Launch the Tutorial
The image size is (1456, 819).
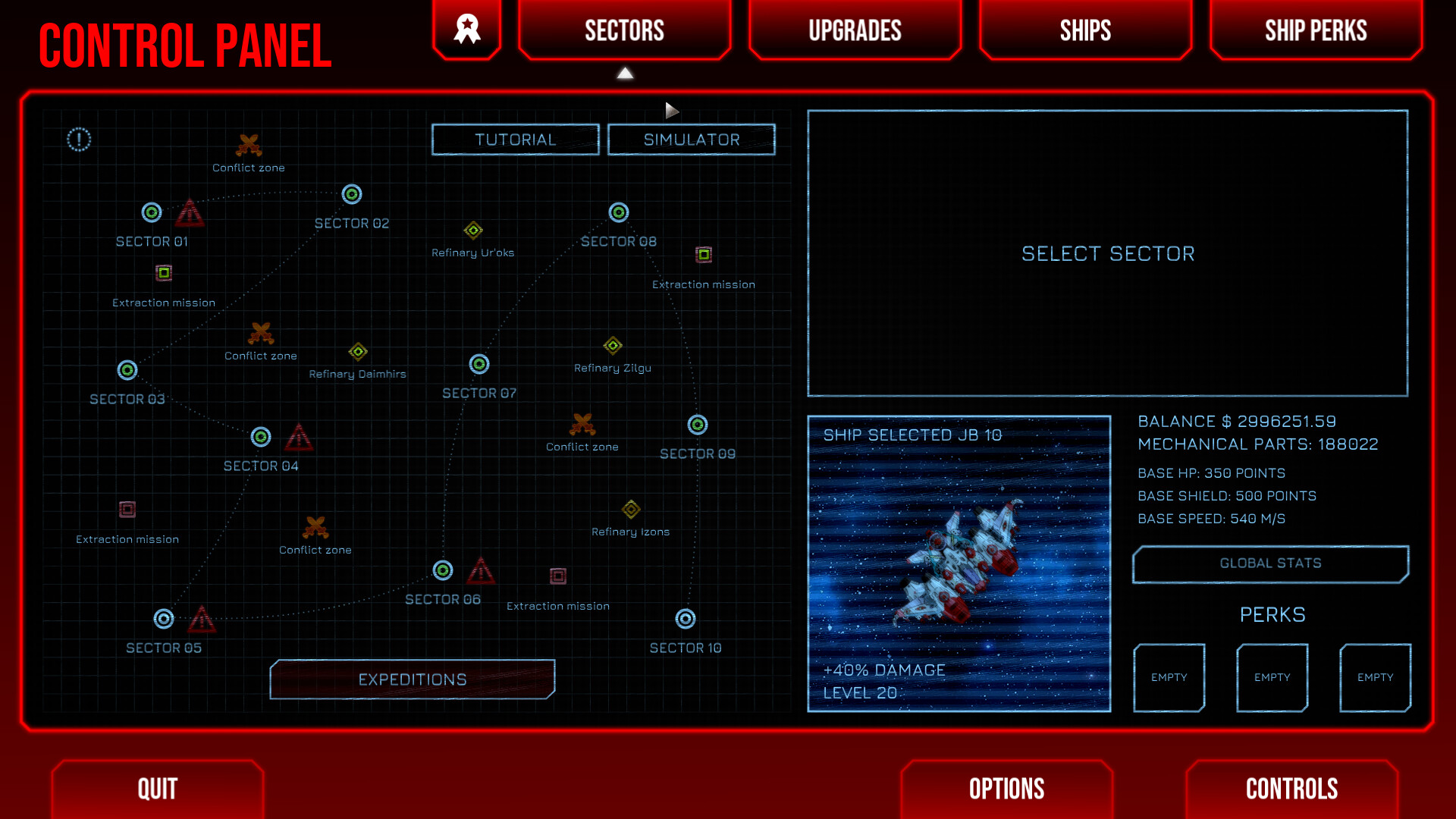[515, 139]
